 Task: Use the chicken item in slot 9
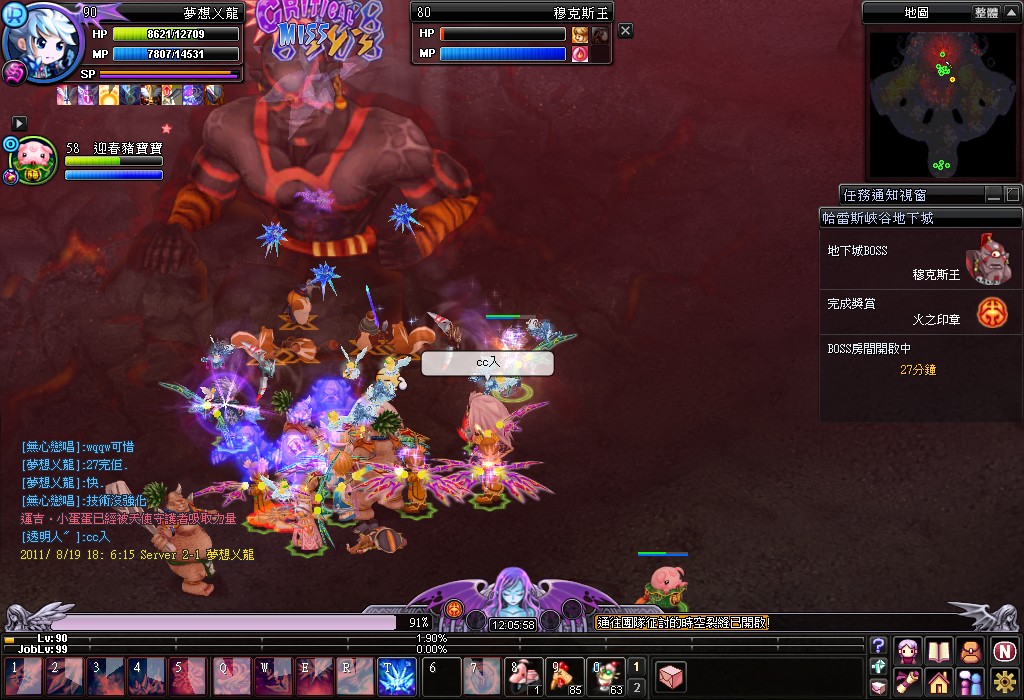point(565,676)
